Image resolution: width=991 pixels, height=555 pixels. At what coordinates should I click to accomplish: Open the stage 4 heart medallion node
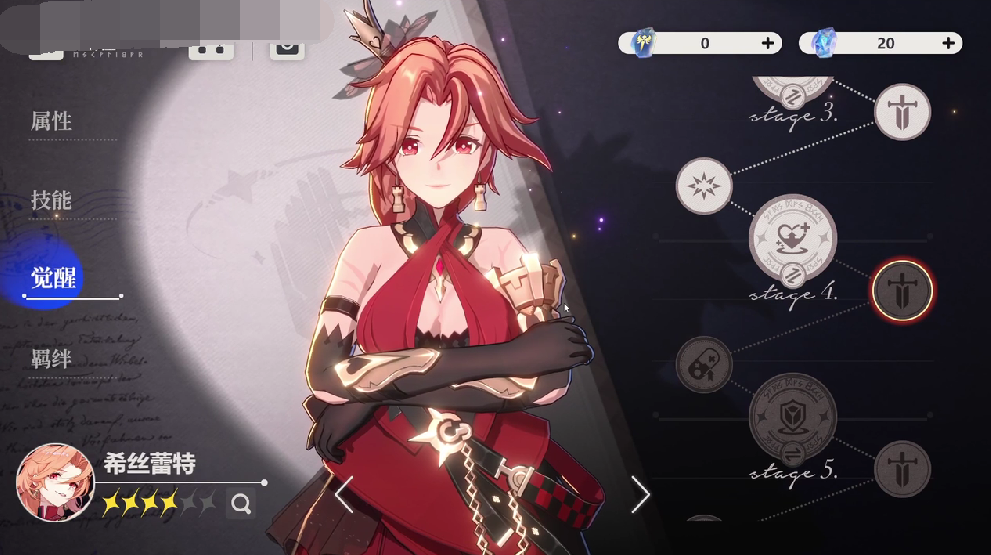point(792,237)
